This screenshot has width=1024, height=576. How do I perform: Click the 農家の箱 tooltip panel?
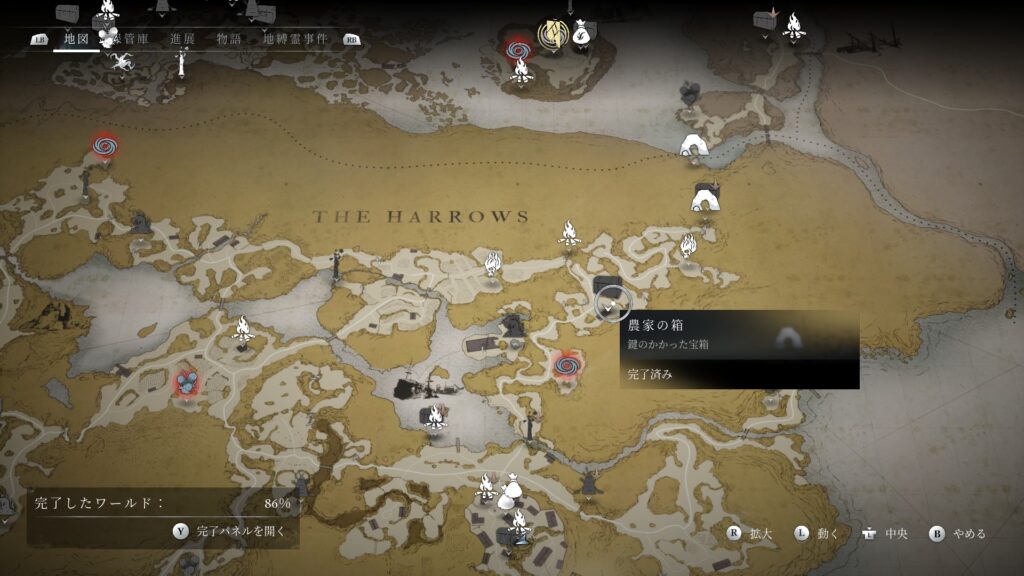point(739,349)
